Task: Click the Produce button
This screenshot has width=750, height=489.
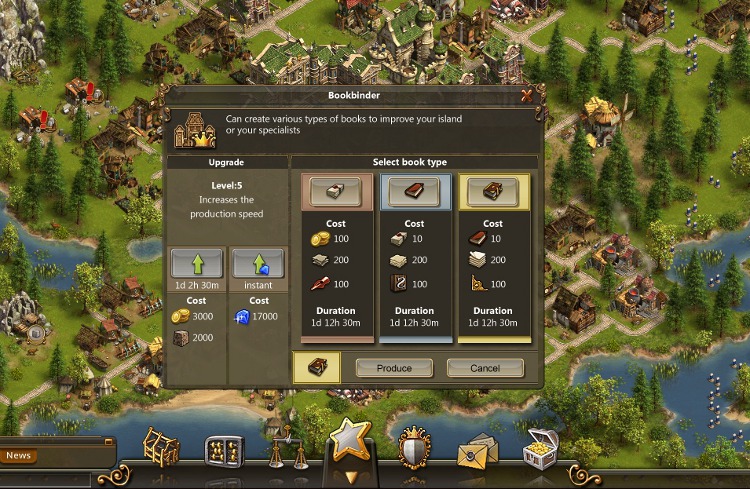Action: click(394, 368)
